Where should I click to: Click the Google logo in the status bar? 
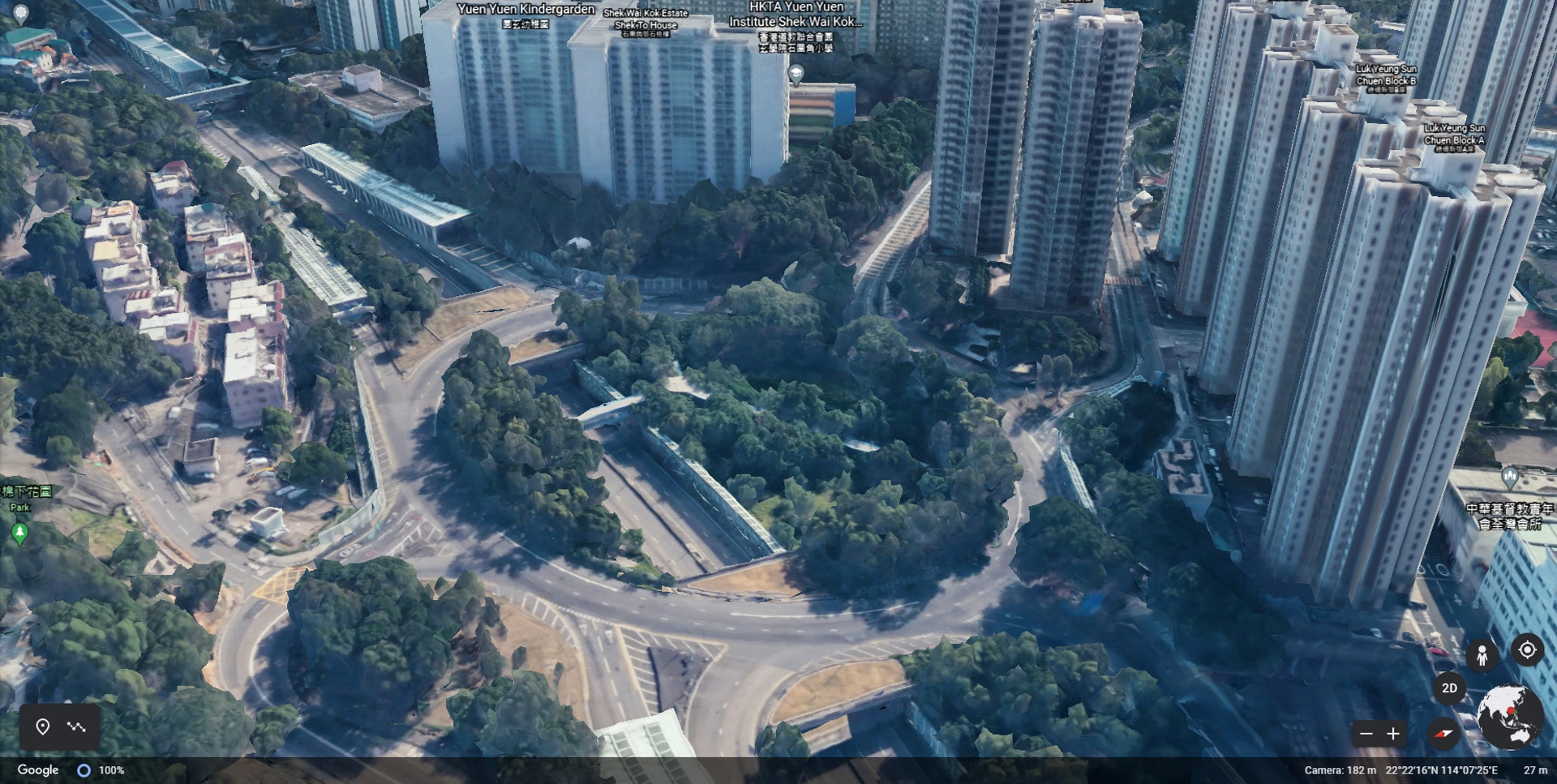[x=38, y=770]
